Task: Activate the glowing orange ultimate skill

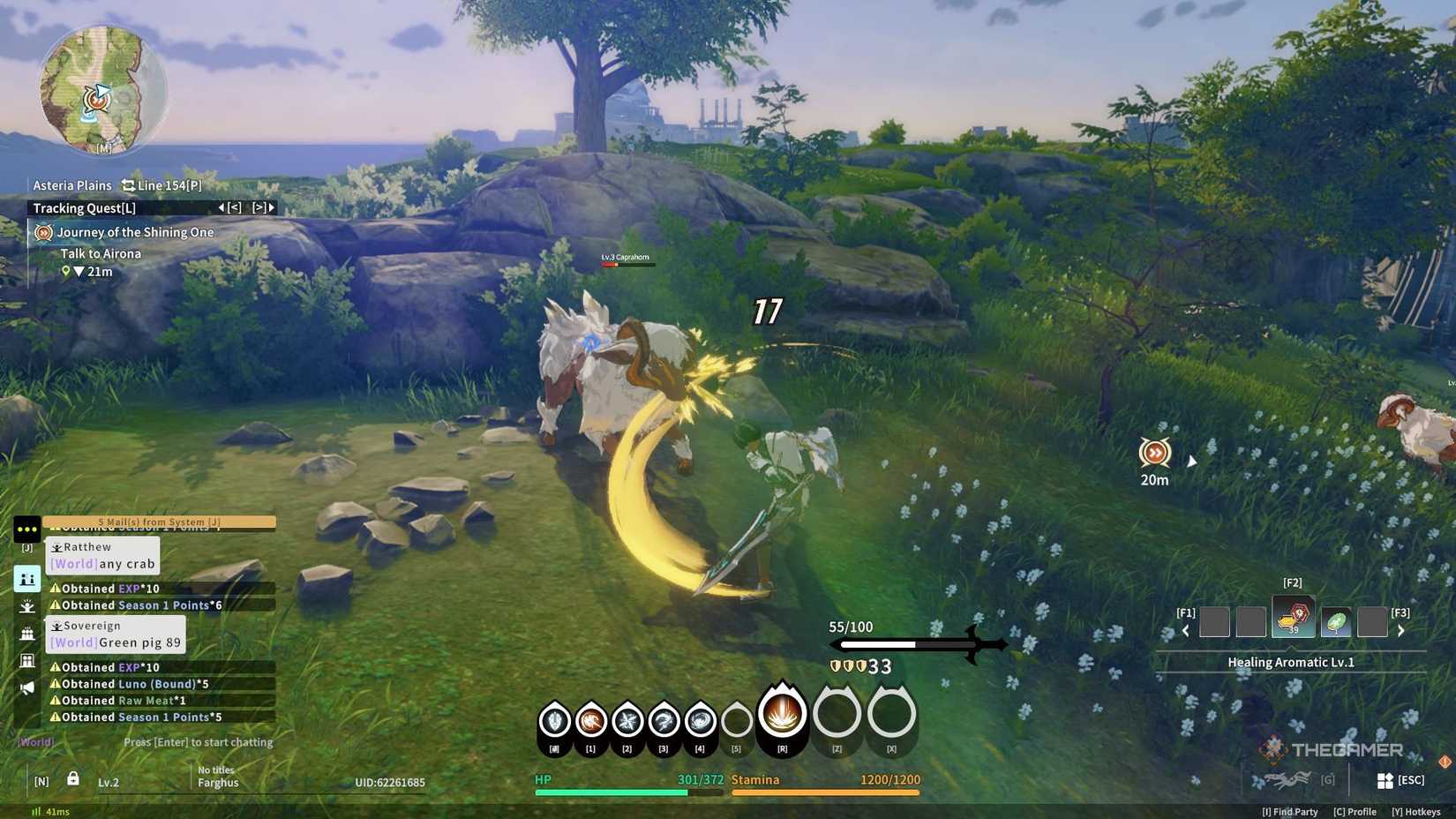Action: [782, 714]
